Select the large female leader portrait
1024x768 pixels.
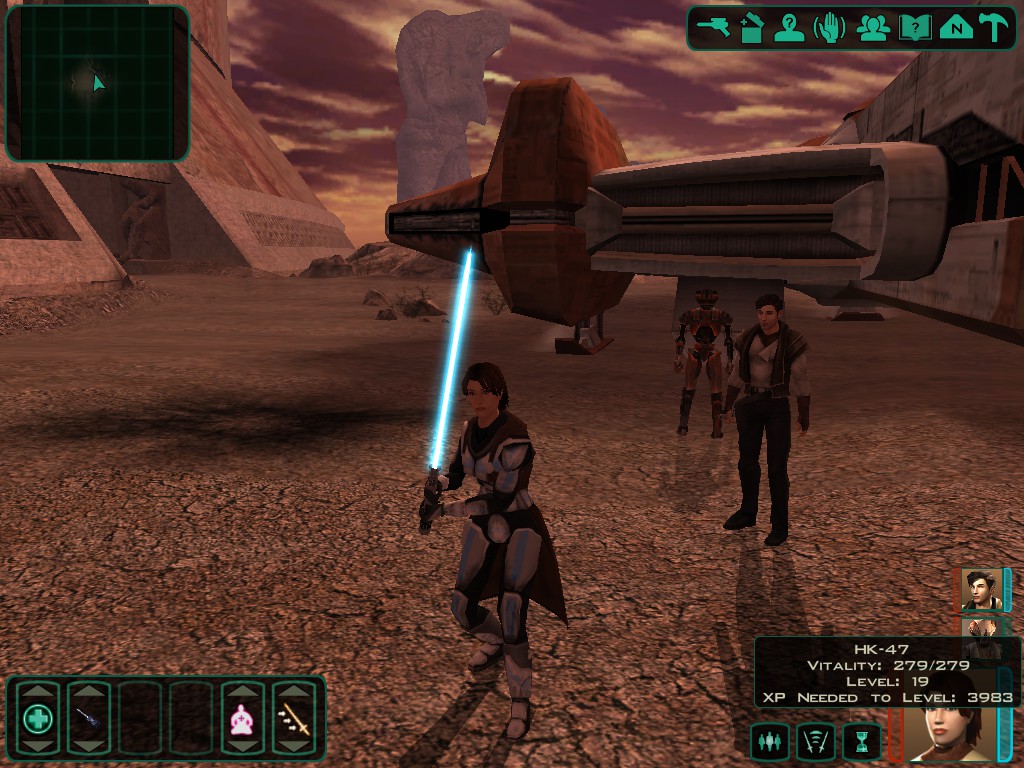[944, 731]
